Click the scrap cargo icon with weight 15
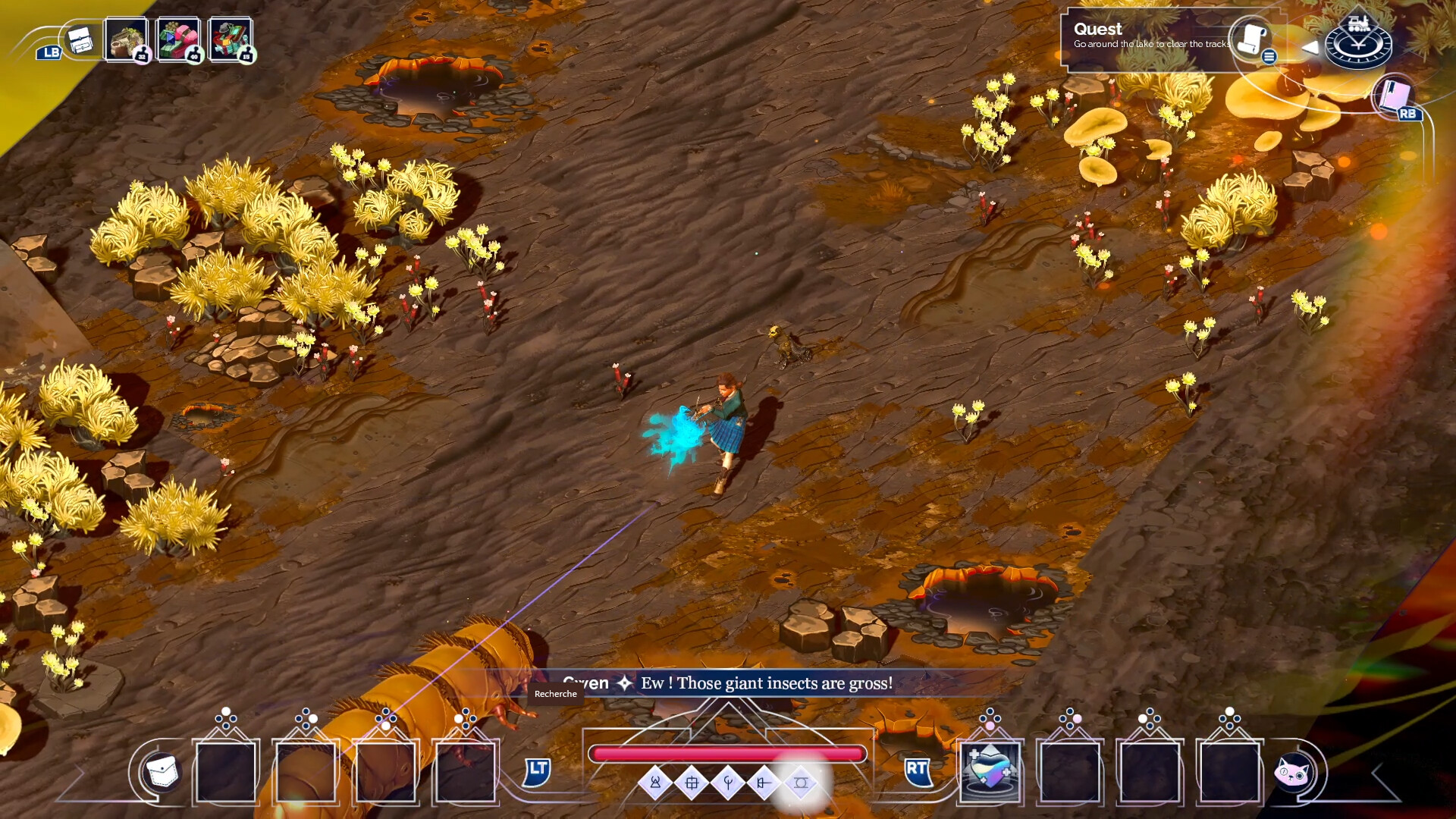The height and width of the screenshot is (819, 1456). click(x=232, y=38)
